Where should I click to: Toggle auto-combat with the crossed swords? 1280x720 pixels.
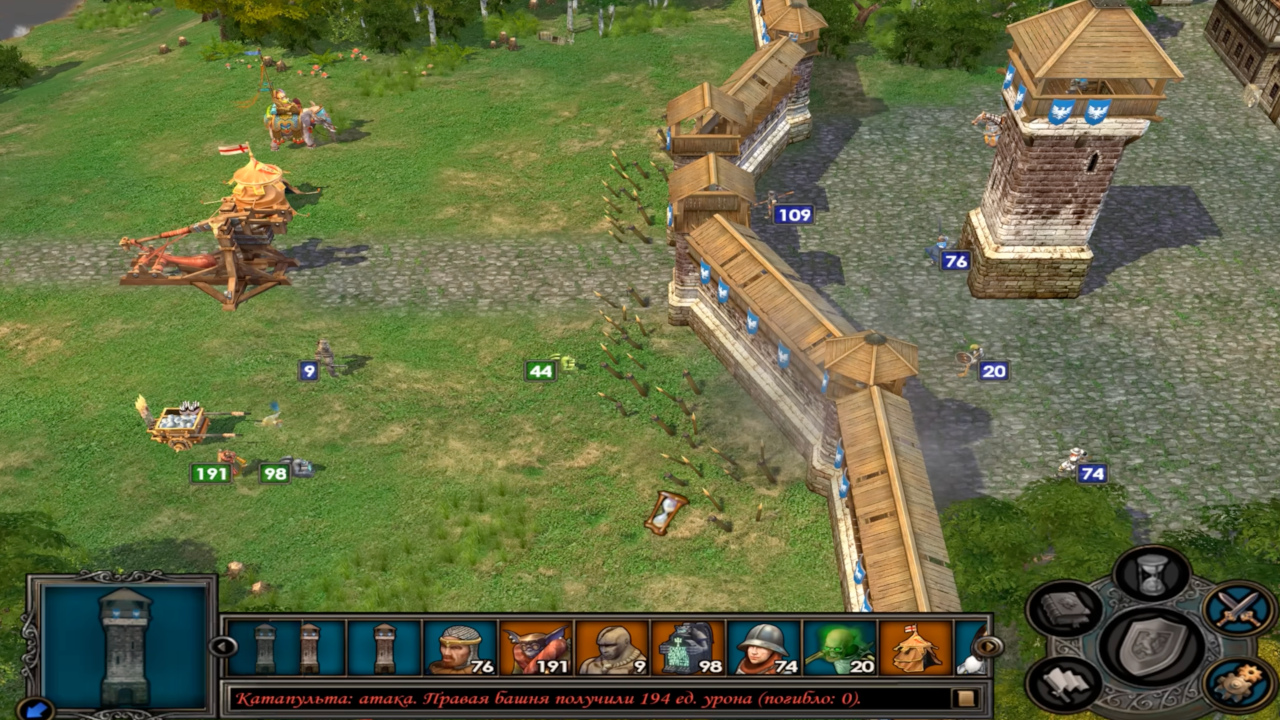click(1240, 608)
